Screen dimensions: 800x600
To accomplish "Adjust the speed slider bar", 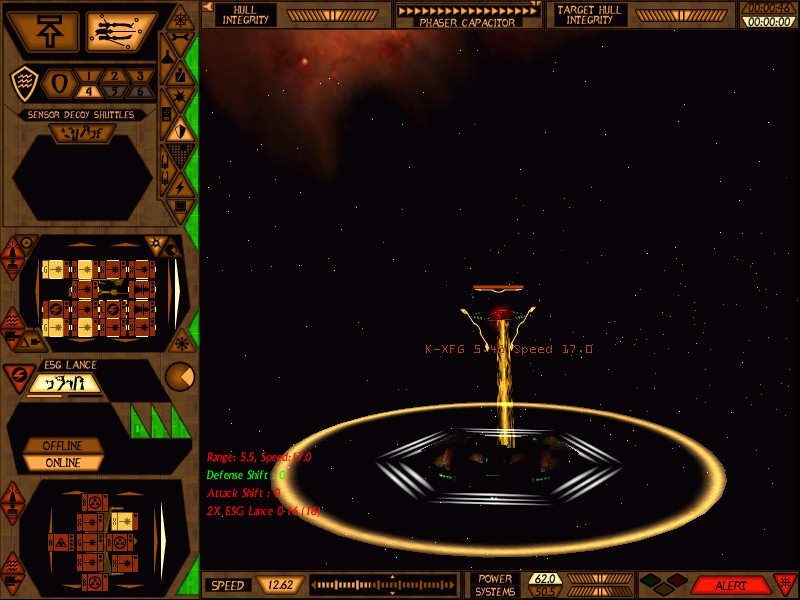I will (x=390, y=585).
